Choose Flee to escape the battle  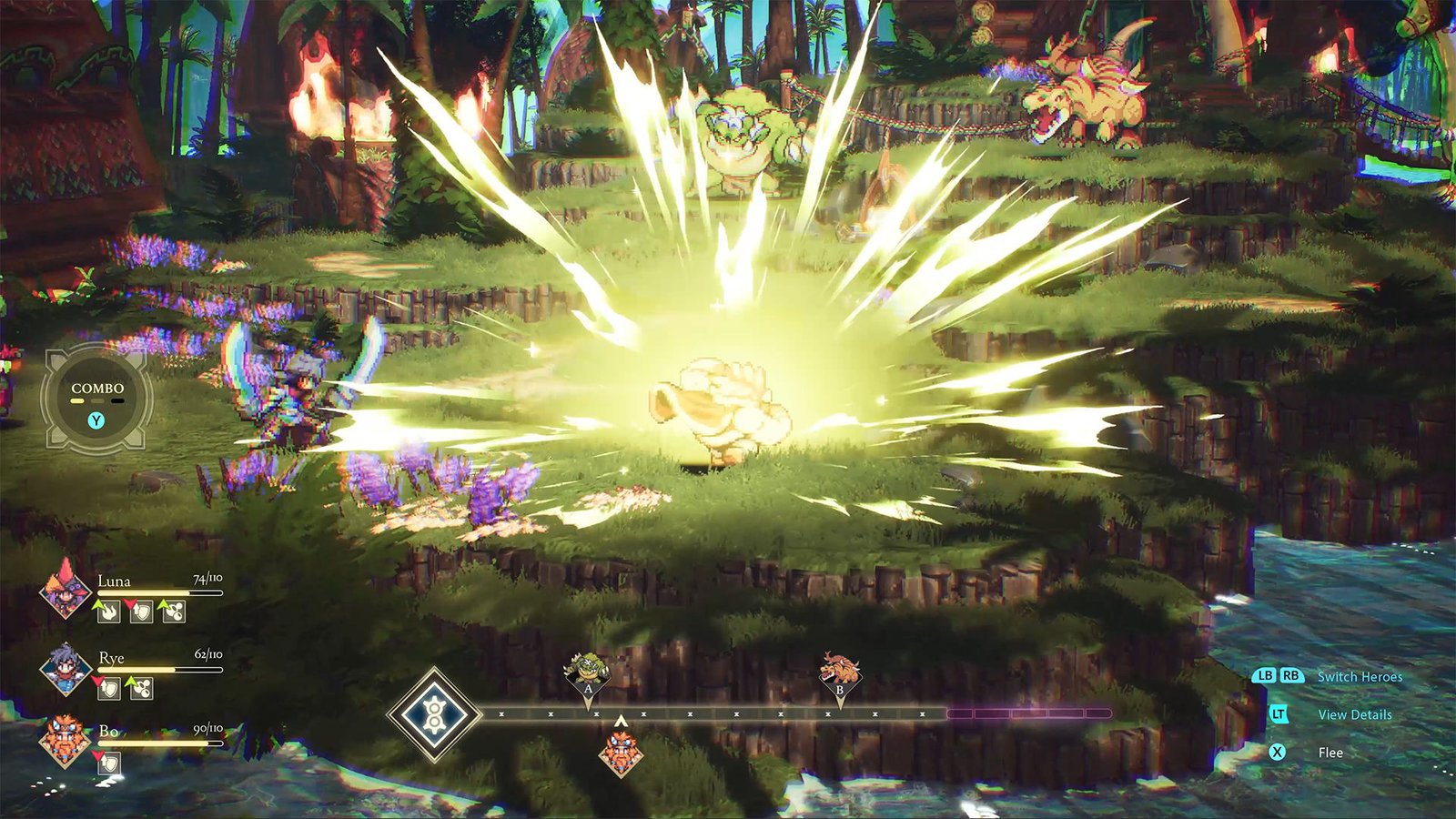[x=1330, y=753]
